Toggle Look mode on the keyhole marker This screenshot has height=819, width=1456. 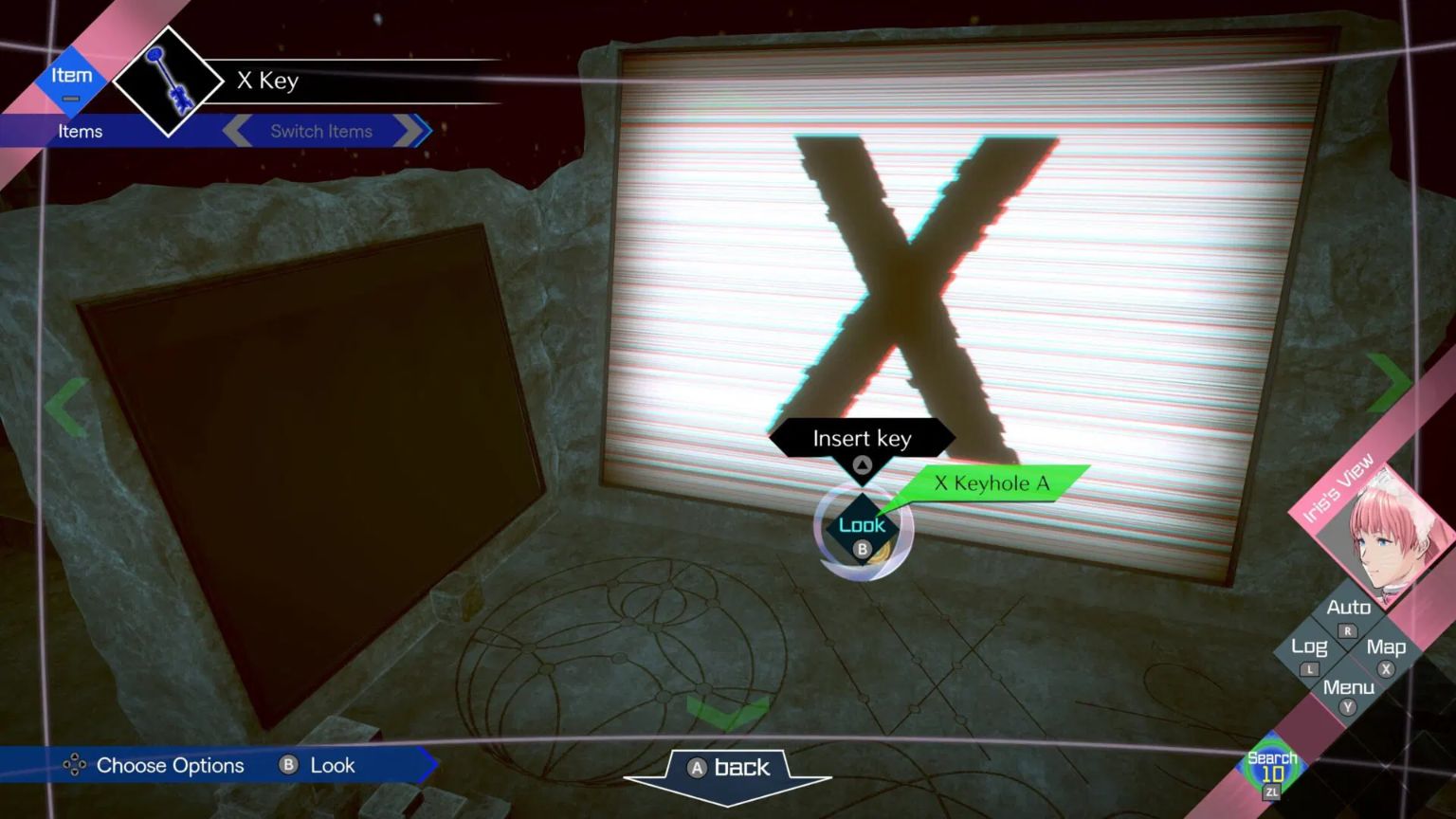[862, 525]
